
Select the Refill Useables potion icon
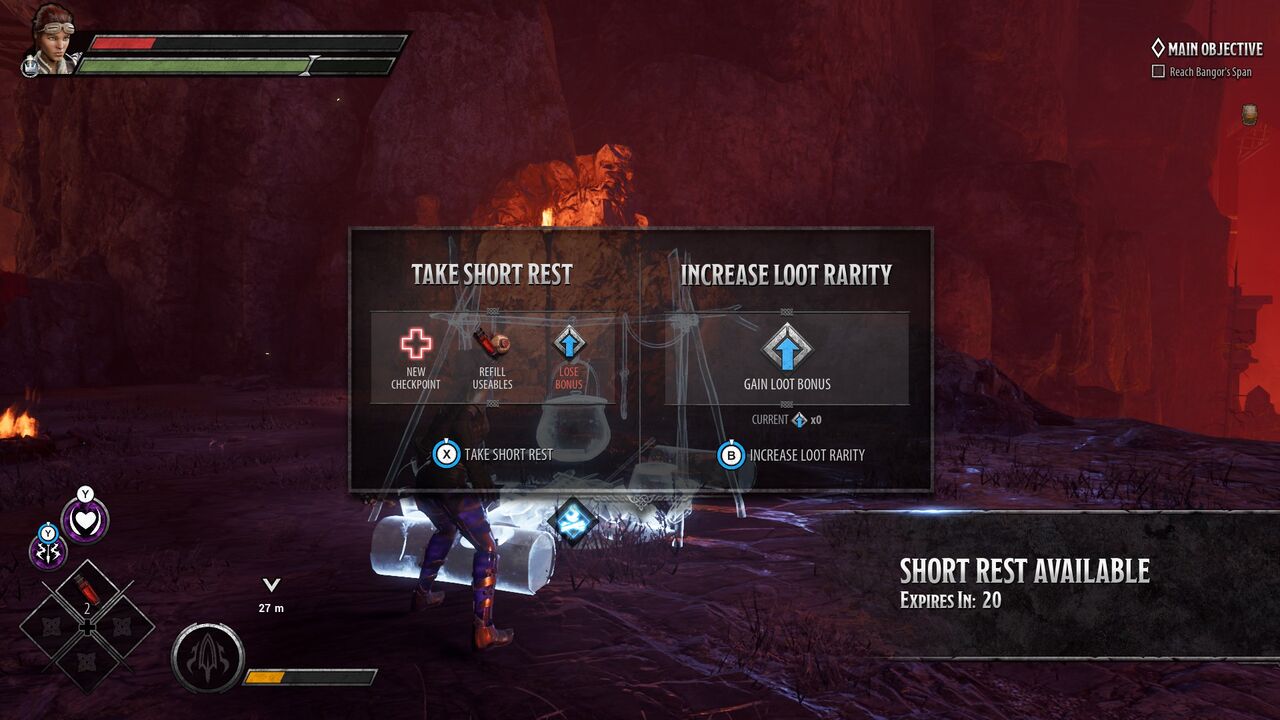coord(491,343)
